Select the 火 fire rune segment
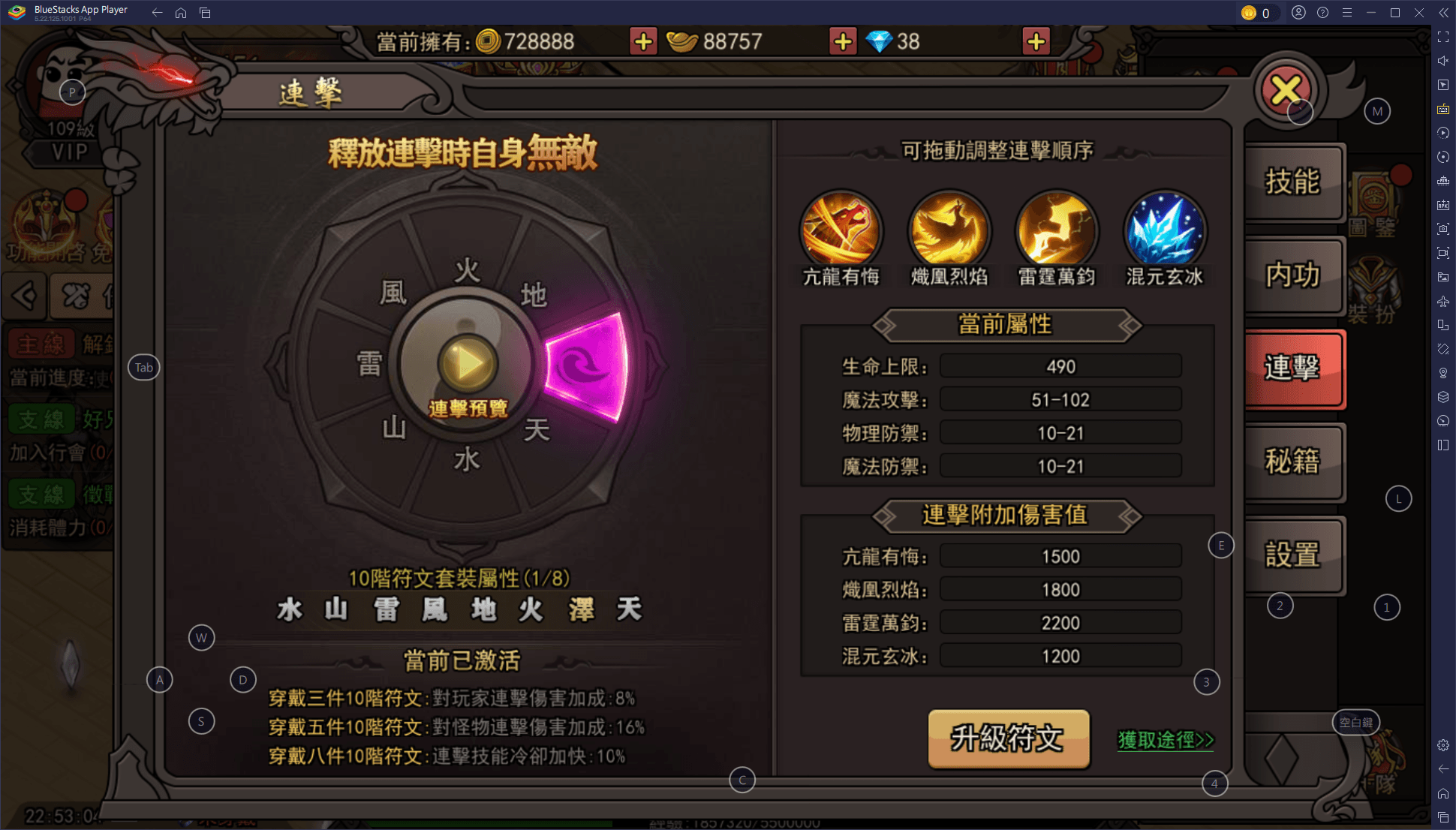This screenshot has width=1456, height=830. [467, 271]
